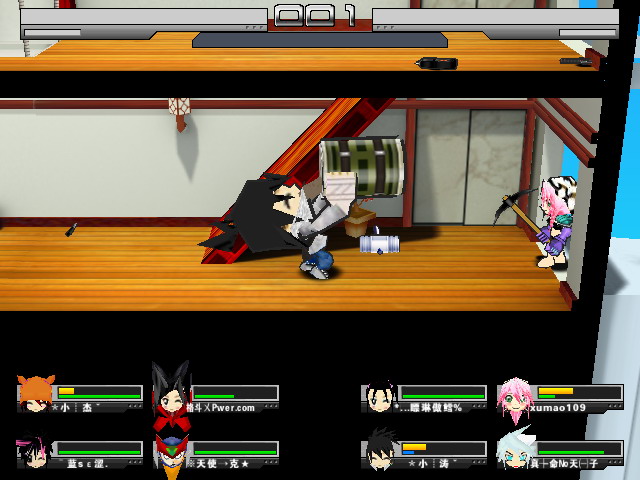640x480 pixels.
Task: Select the blue-helmeted player portrait
Action: point(170,452)
